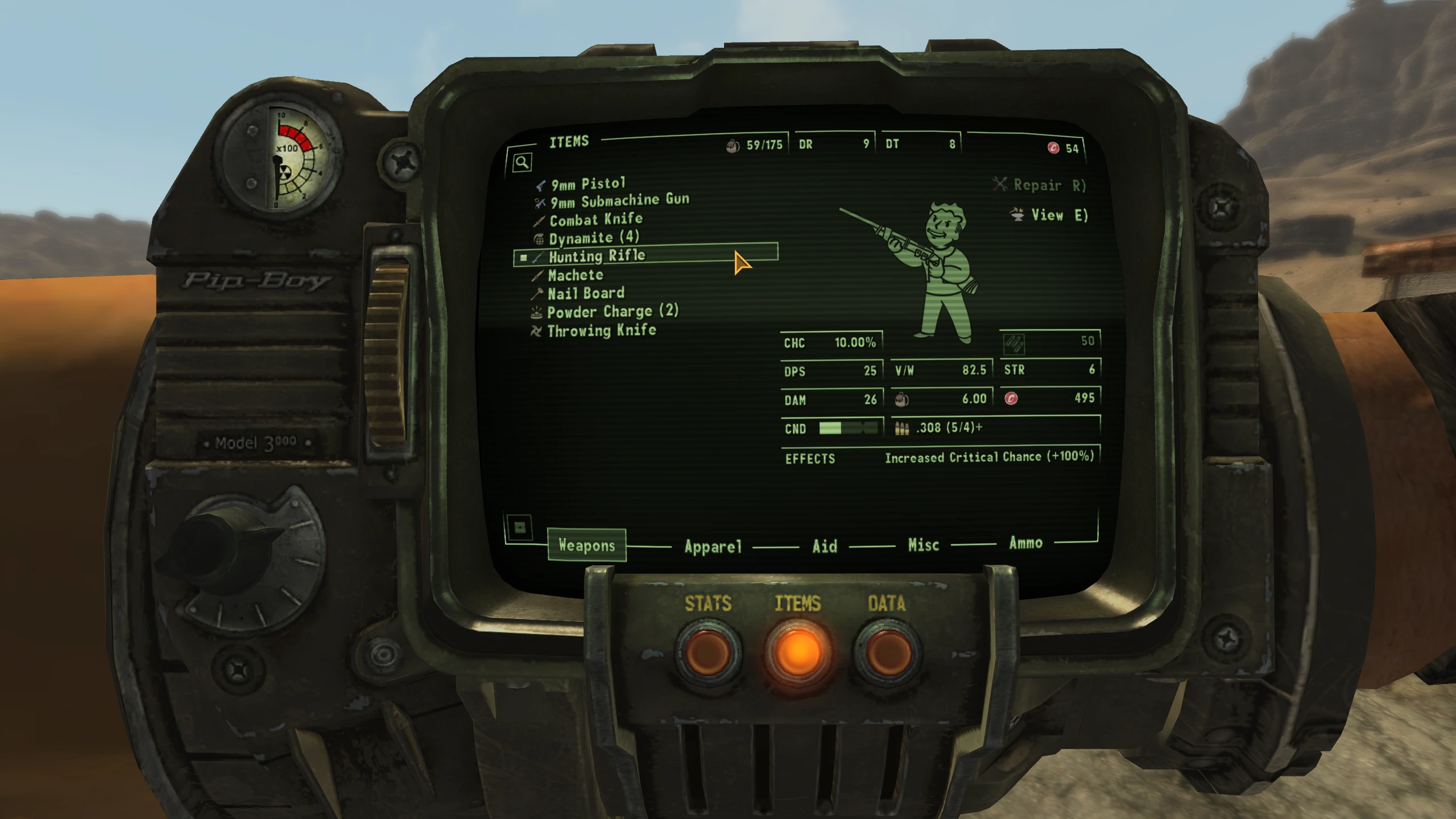The width and height of the screenshot is (1456, 819).
Task: Select the Machete weapon
Action: 575,275
